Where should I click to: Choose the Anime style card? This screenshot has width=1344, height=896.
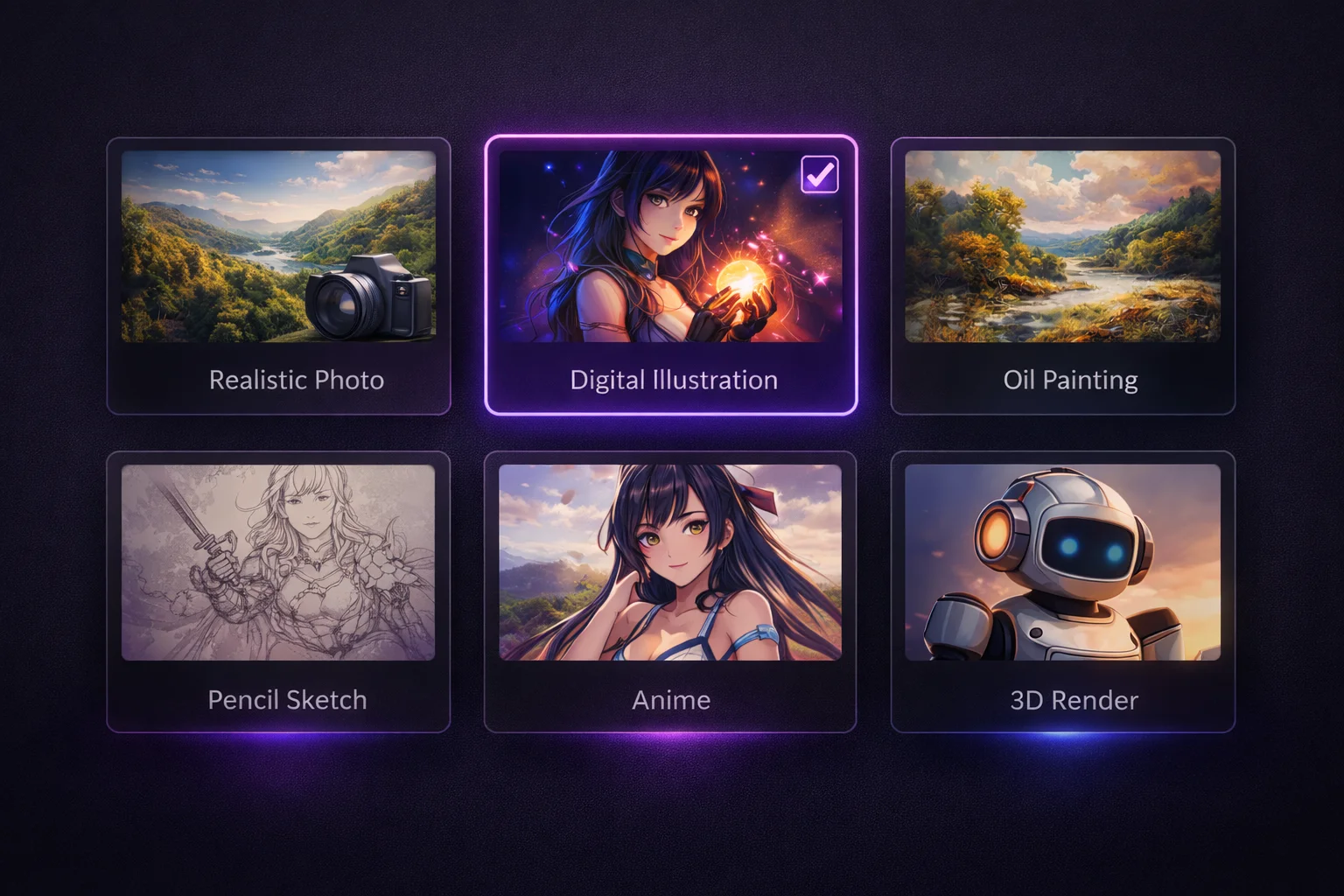tap(670, 591)
